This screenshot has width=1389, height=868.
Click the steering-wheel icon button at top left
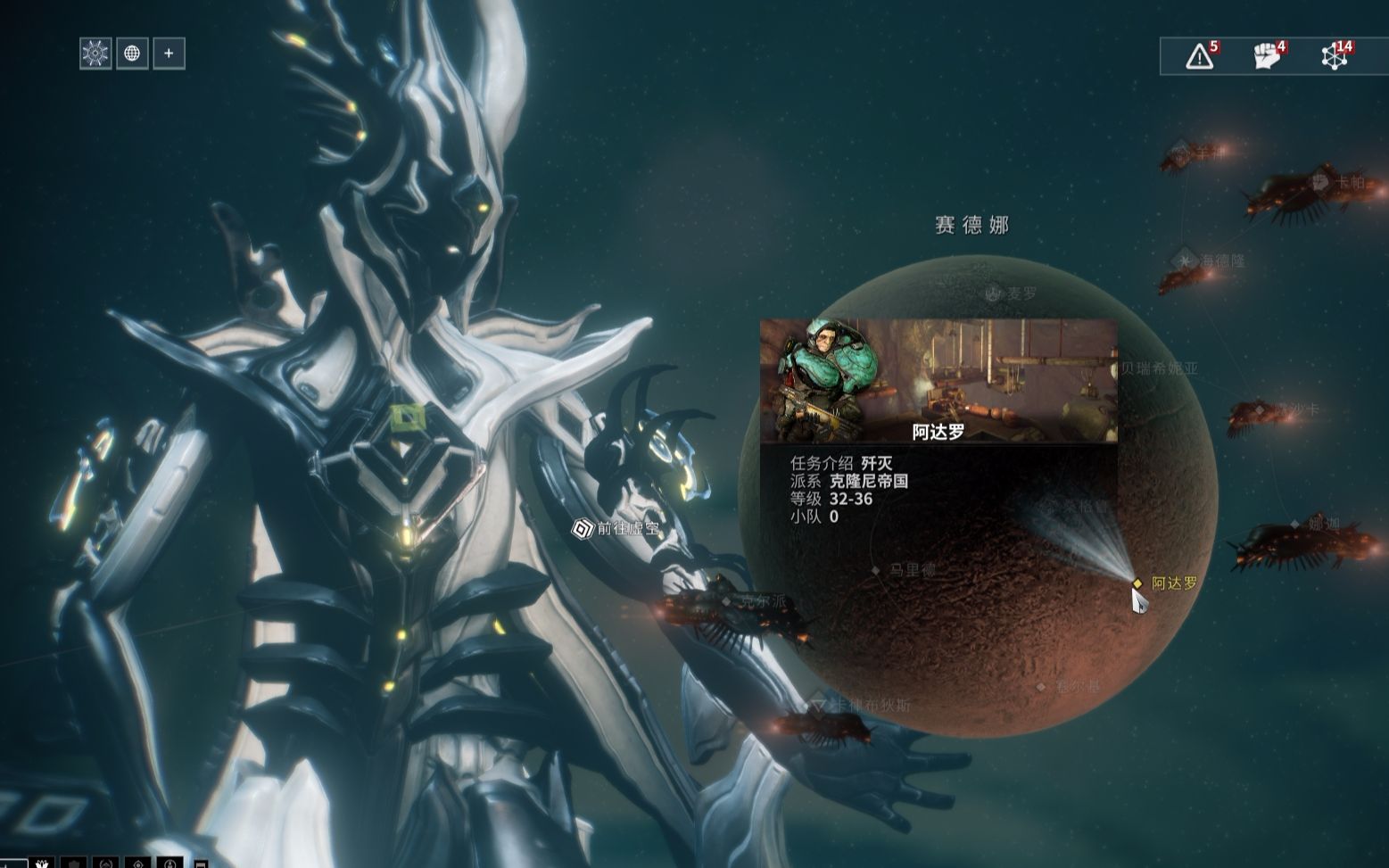coord(95,54)
